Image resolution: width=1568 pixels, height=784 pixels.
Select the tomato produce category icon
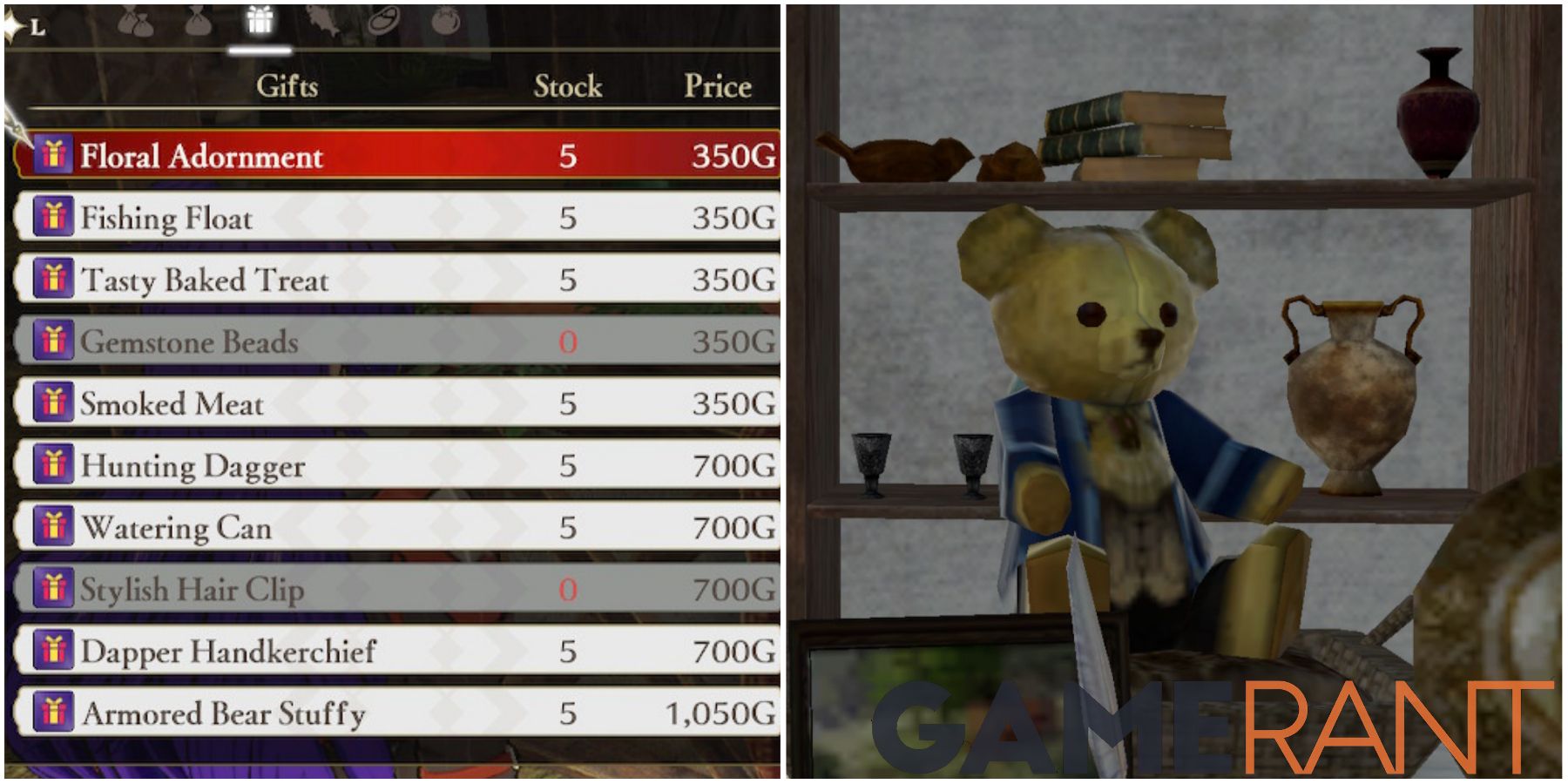(x=445, y=21)
